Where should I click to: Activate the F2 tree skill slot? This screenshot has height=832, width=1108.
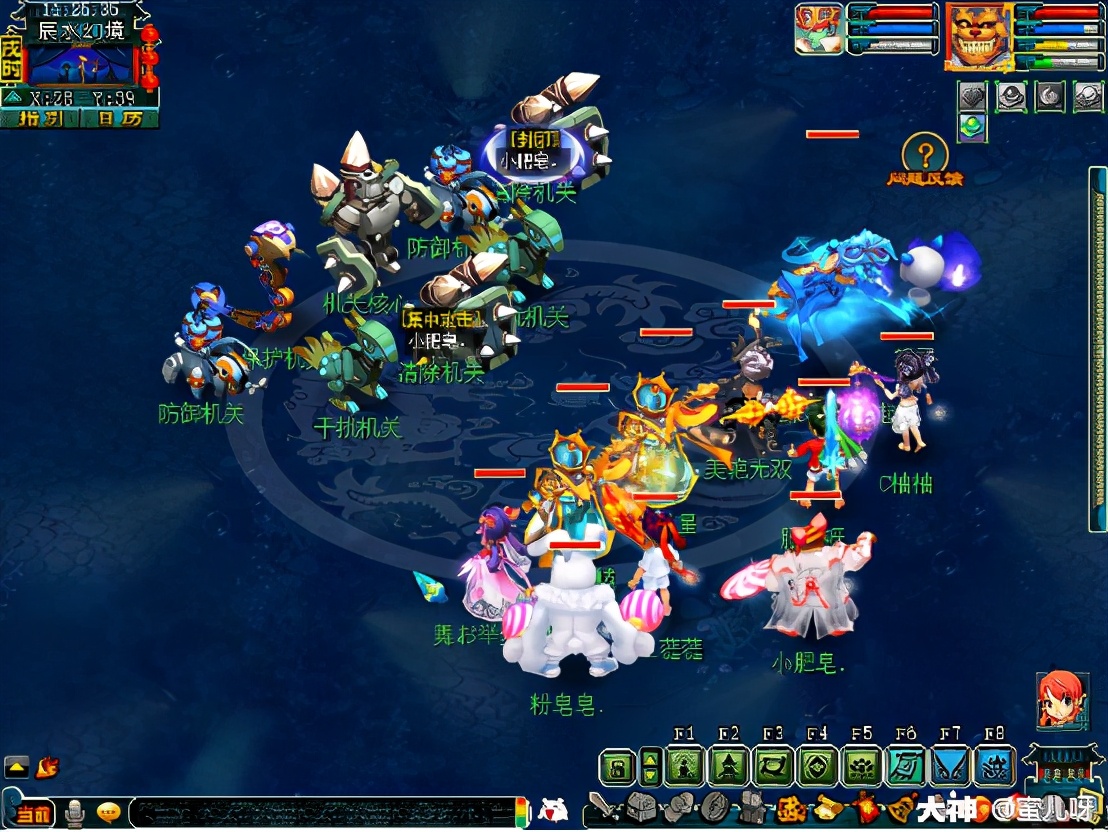click(729, 767)
